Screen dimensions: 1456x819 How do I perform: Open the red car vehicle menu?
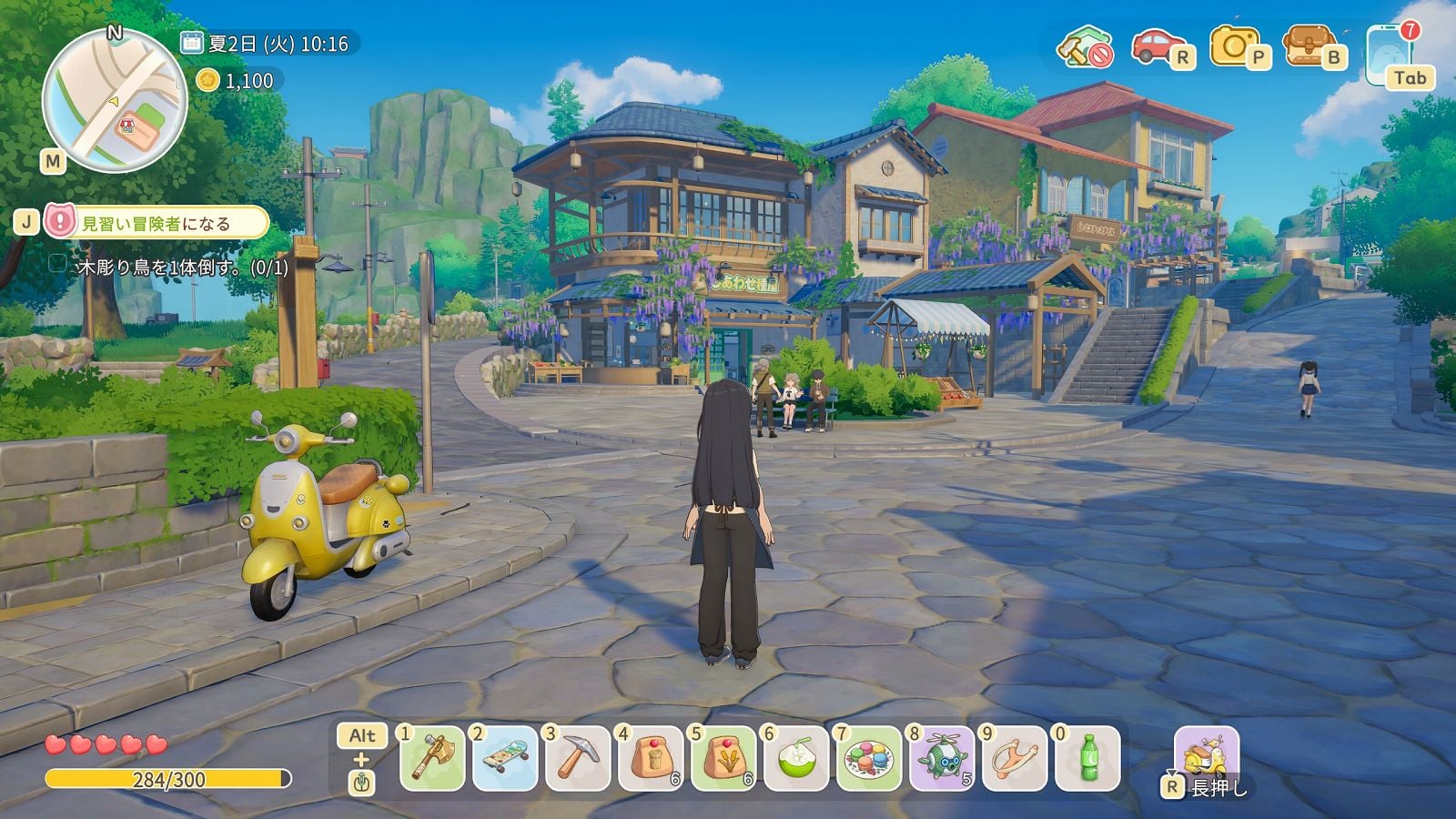point(1157,45)
